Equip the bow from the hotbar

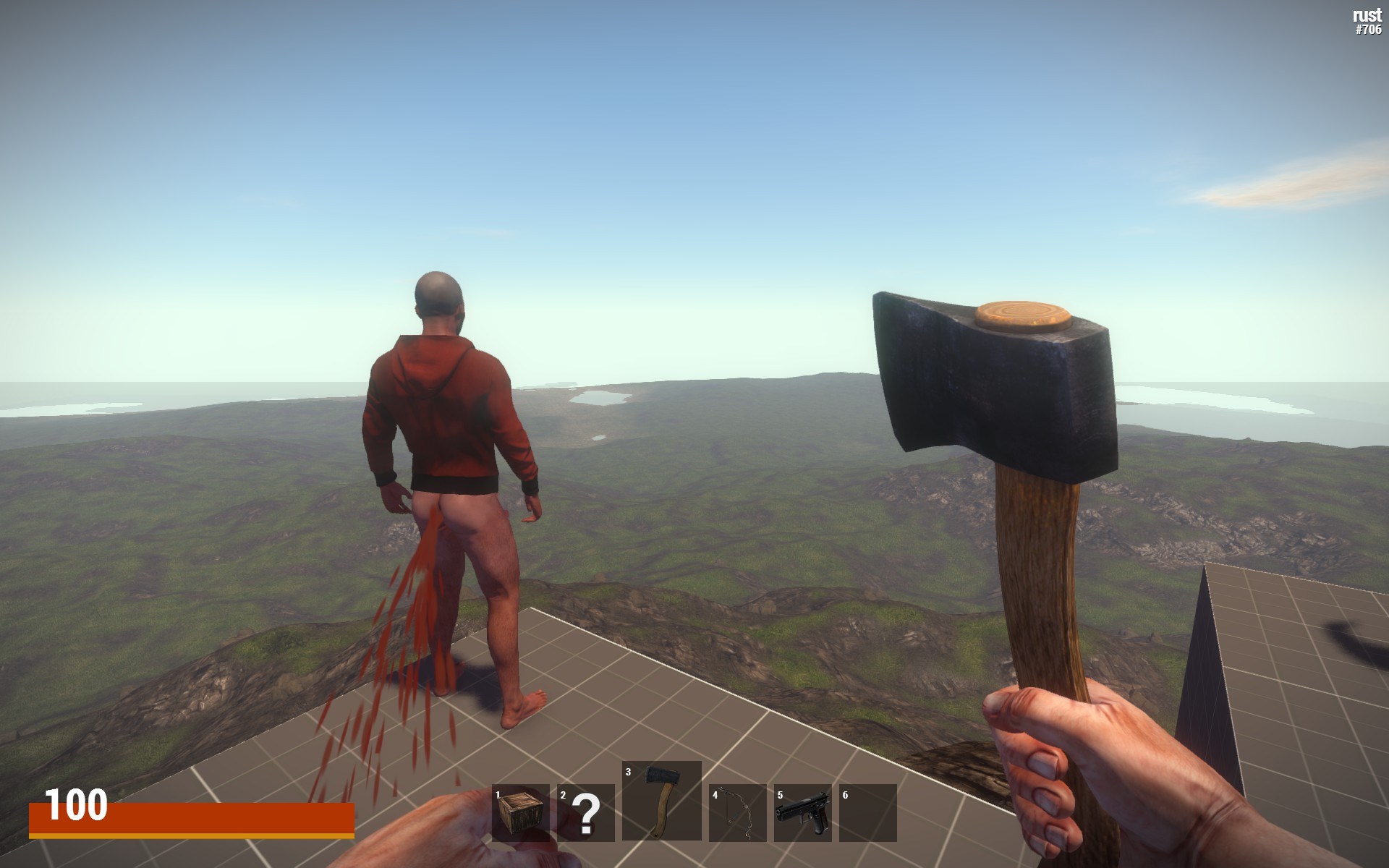tap(737, 812)
